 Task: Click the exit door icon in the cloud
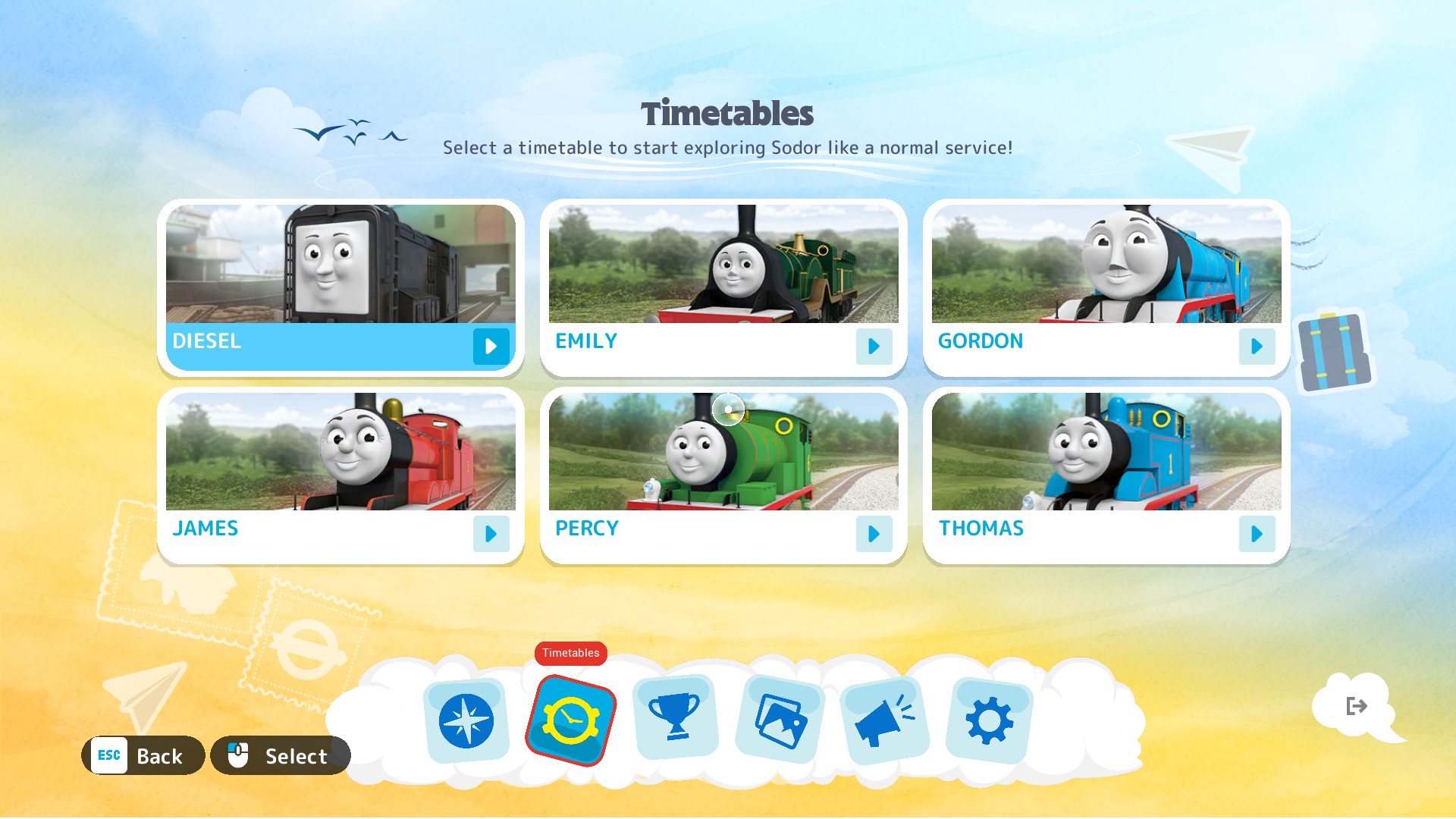(1356, 707)
